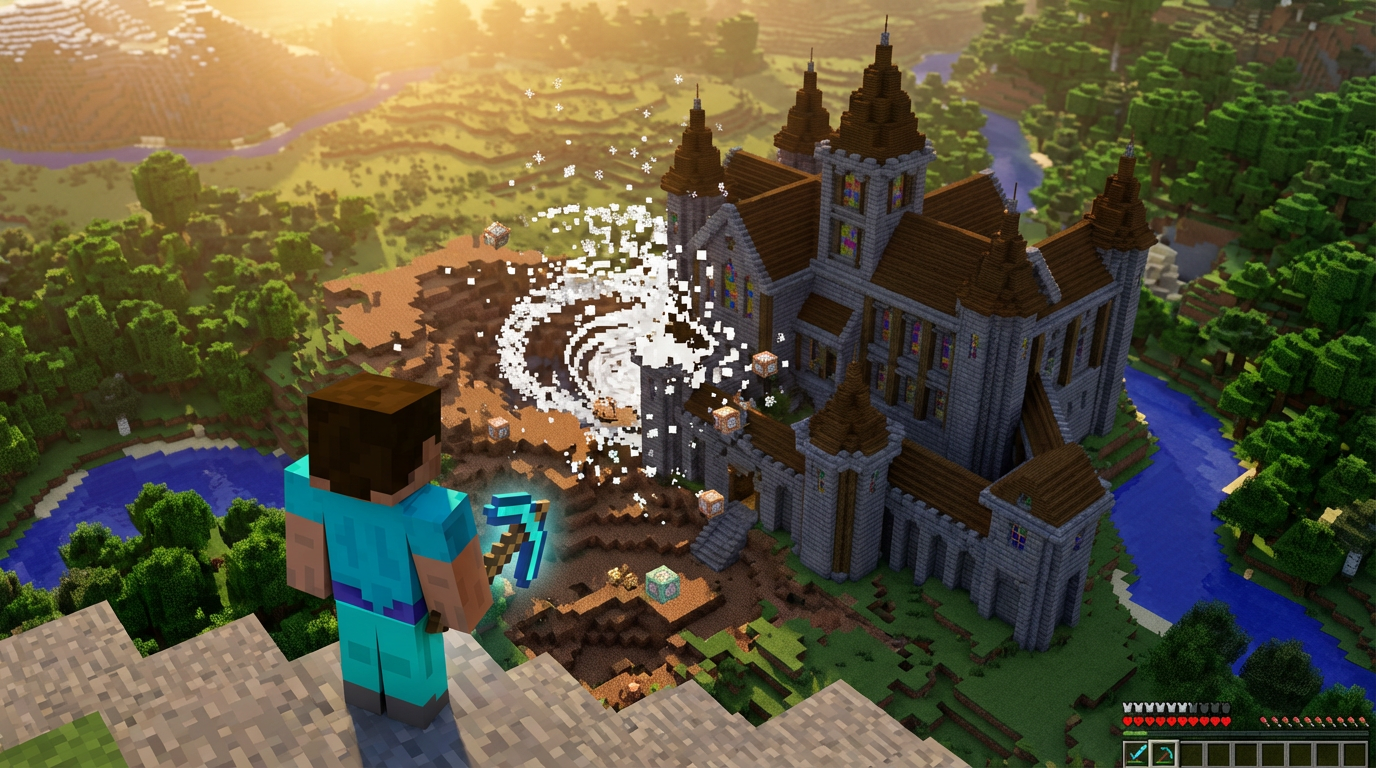
Task: Click the last red heart in the health bar
Action: coord(1226,721)
